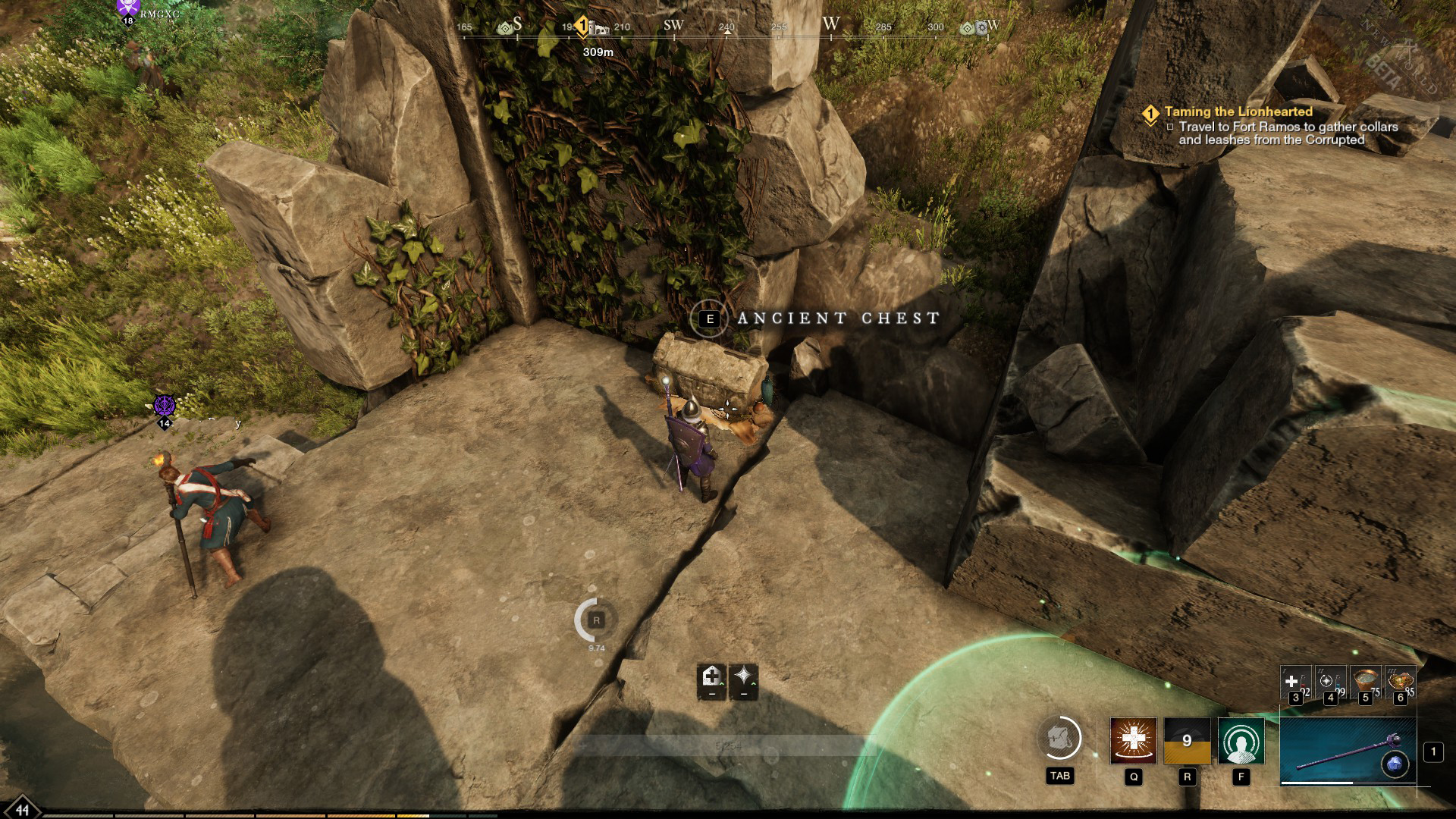
Task: Click the R ability showing 9 charges
Action: tap(1188, 741)
